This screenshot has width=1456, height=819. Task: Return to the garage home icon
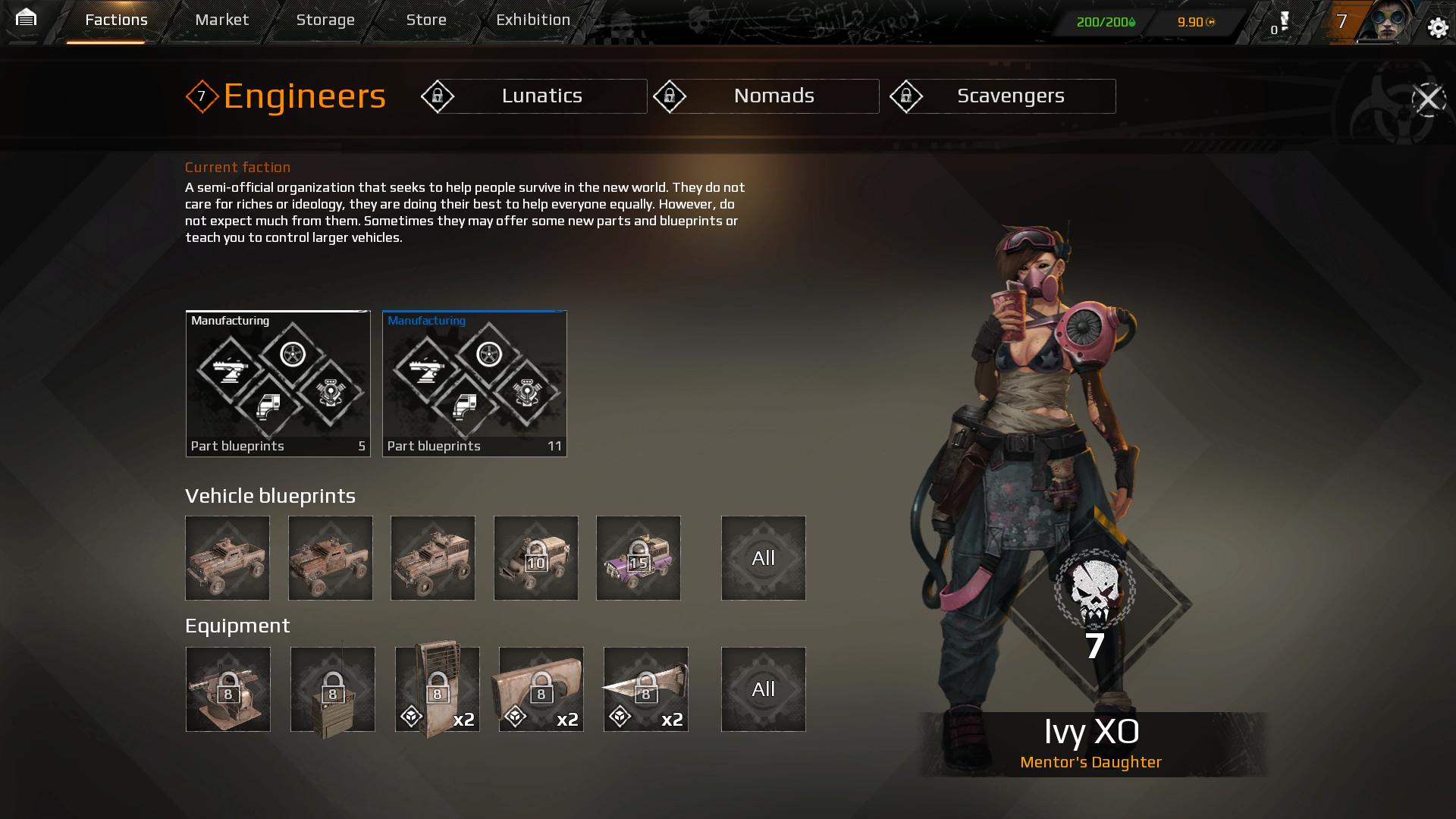(x=26, y=18)
